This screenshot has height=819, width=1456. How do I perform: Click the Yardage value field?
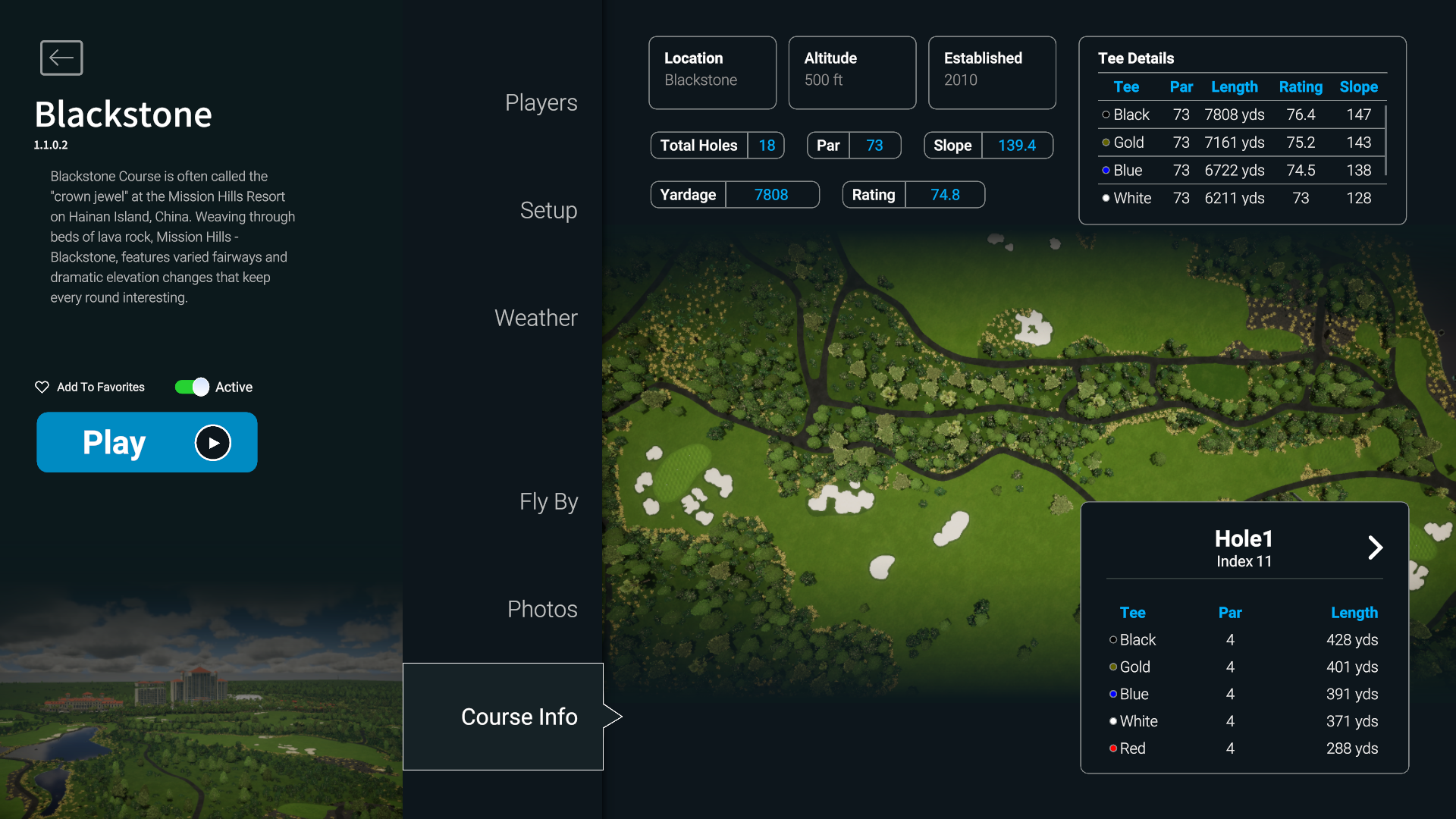click(772, 194)
